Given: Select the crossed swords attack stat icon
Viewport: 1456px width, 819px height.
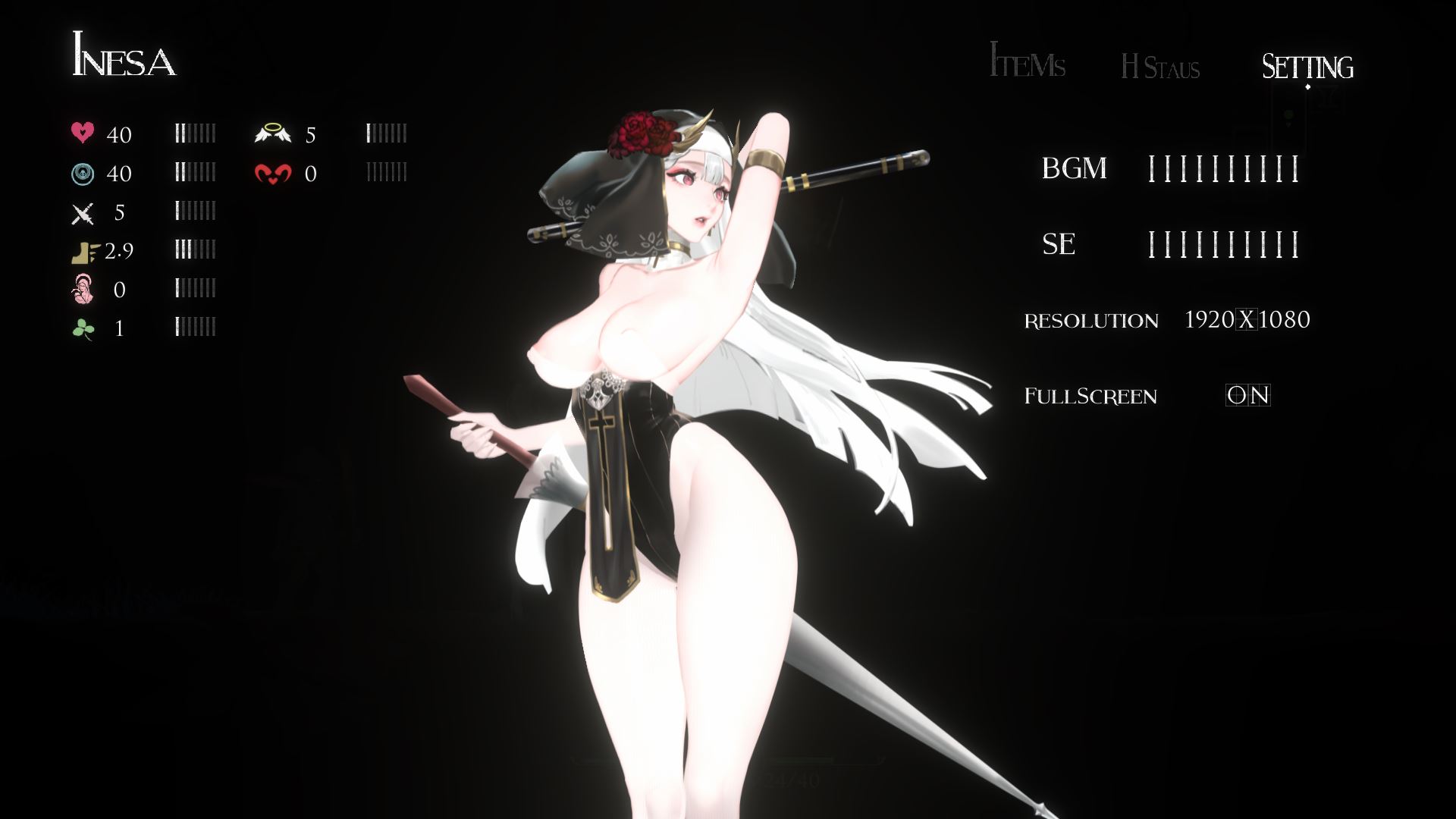Looking at the screenshot, I should [x=84, y=213].
